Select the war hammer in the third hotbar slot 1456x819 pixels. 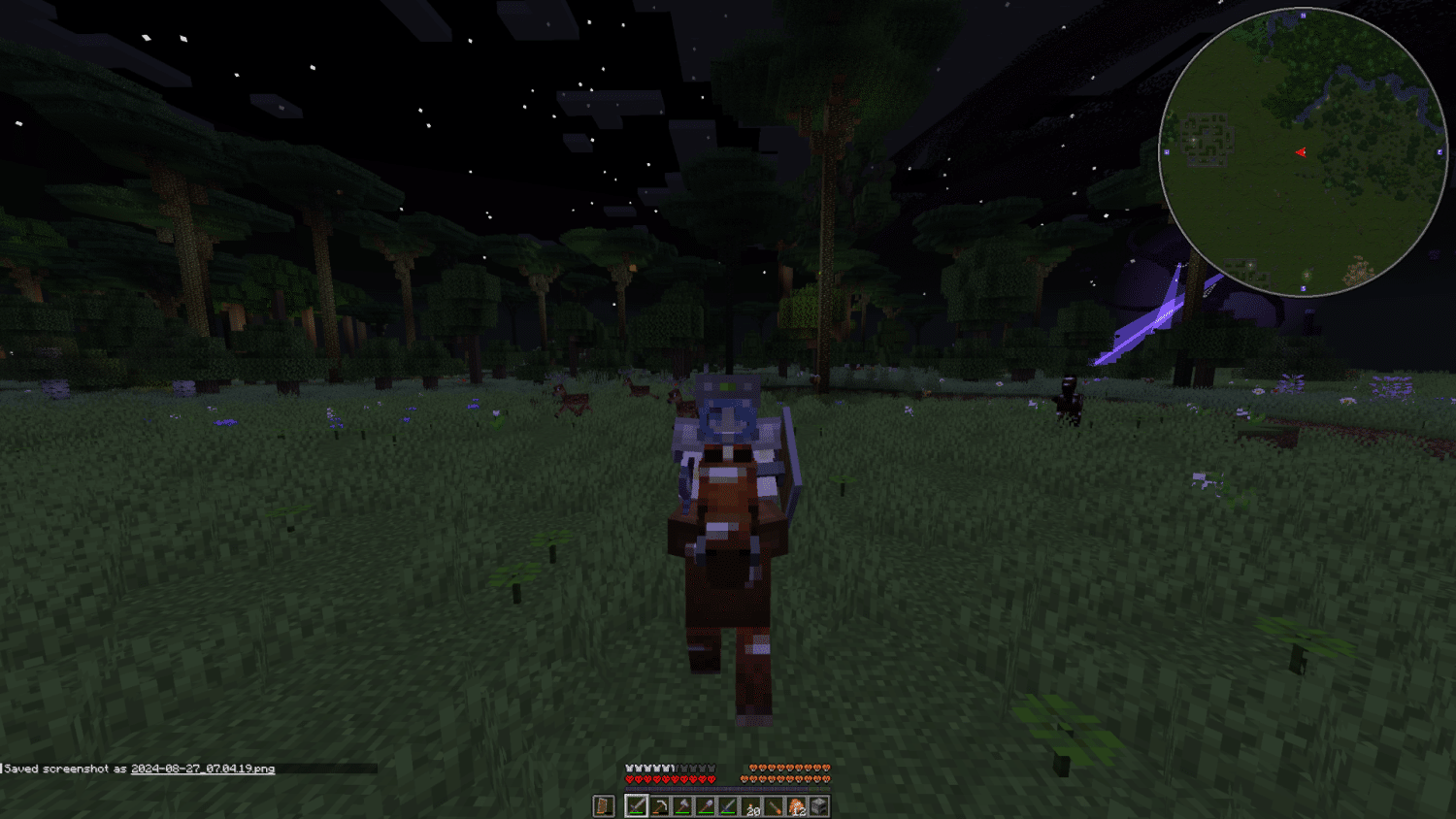click(x=682, y=805)
